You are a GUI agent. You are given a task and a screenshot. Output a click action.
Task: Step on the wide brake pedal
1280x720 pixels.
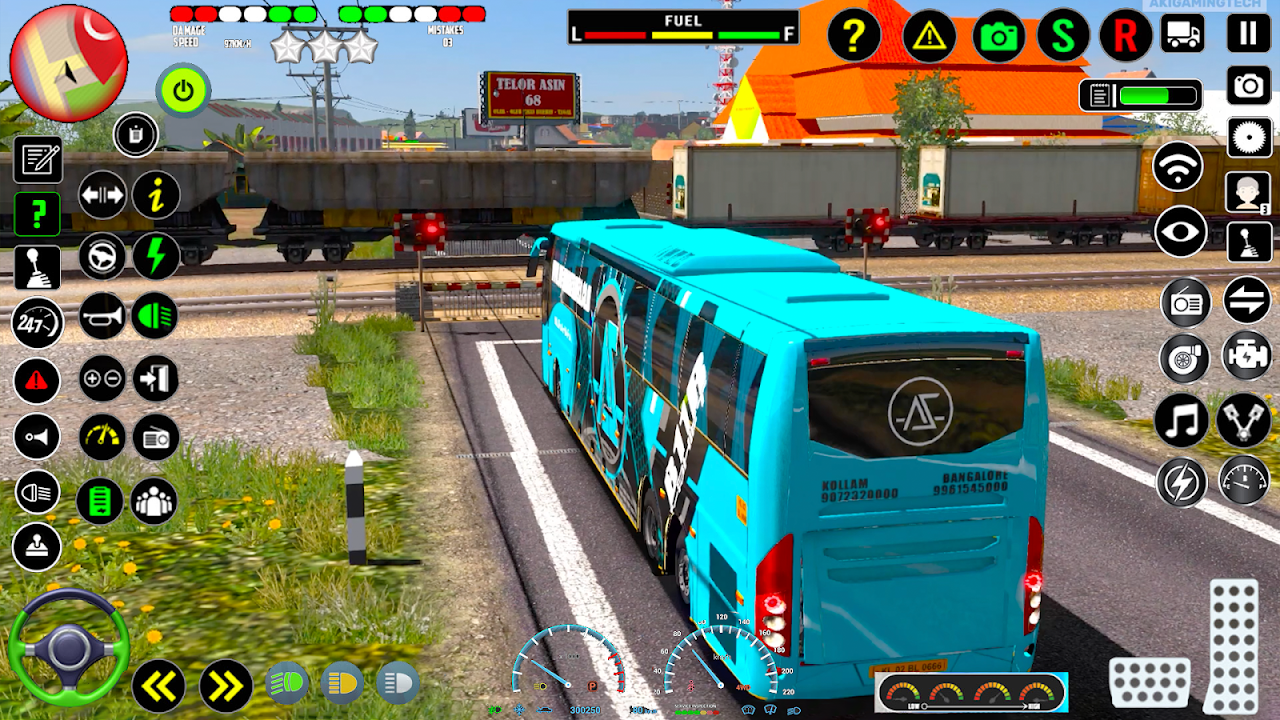tap(1150, 682)
